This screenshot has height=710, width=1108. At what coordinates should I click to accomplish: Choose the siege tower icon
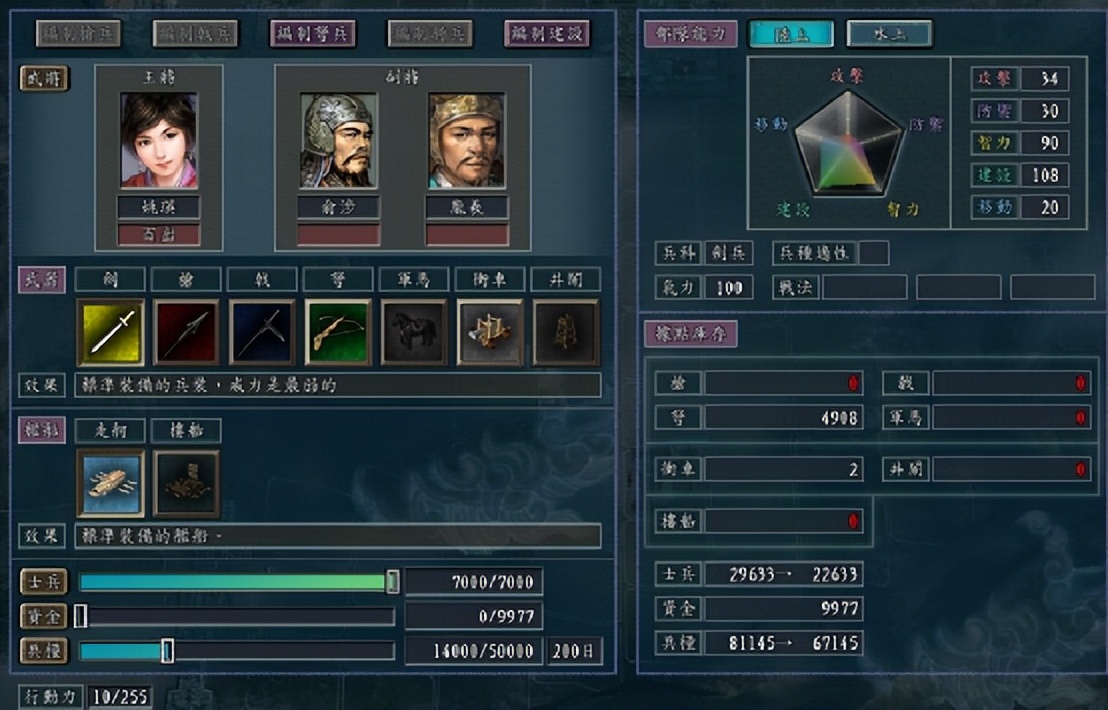tap(566, 332)
